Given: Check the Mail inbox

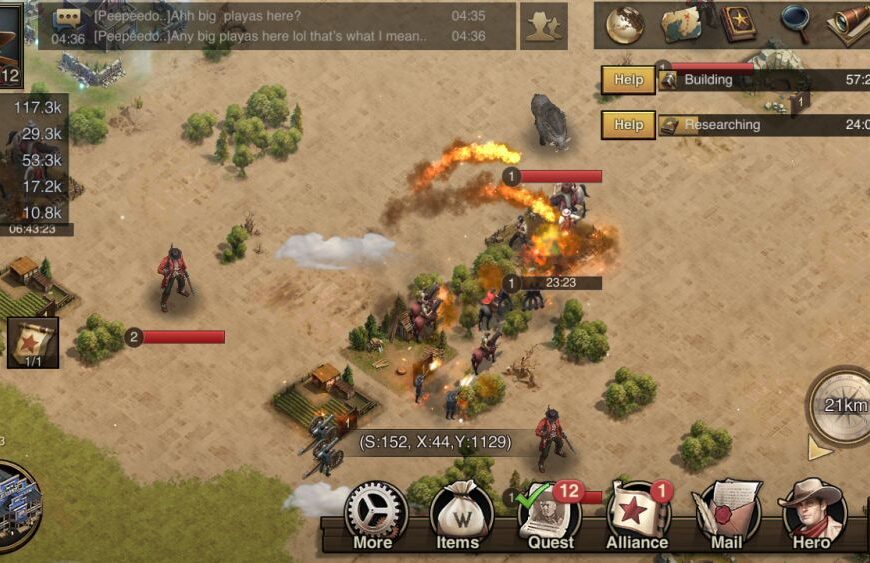Looking at the screenshot, I should click(x=727, y=514).
